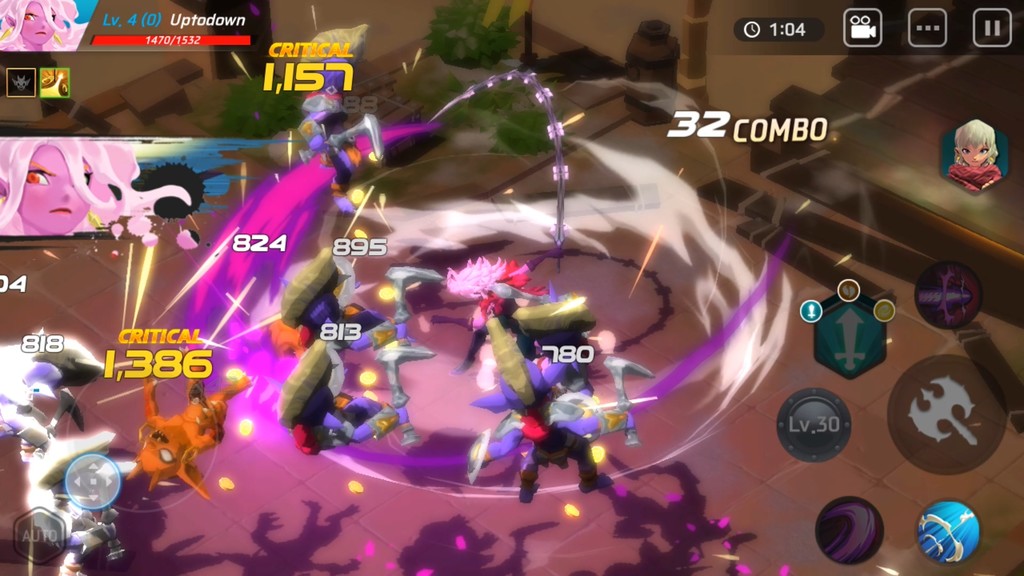Tap the locked Lv.30 skill slot
This screenshot has height=576, width=1024.
(x=814, y=425)
